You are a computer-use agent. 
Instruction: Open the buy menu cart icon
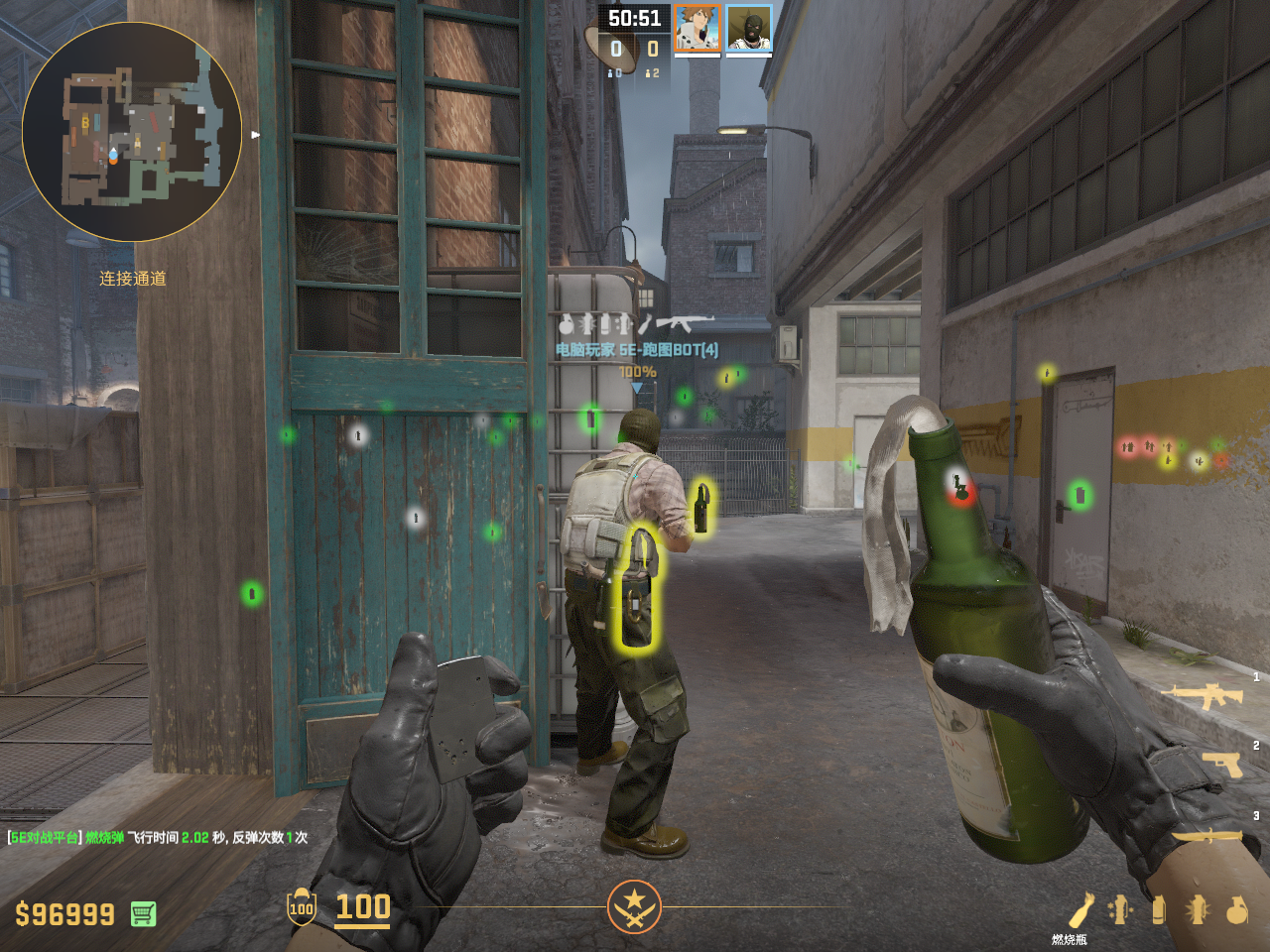[143, 913]
